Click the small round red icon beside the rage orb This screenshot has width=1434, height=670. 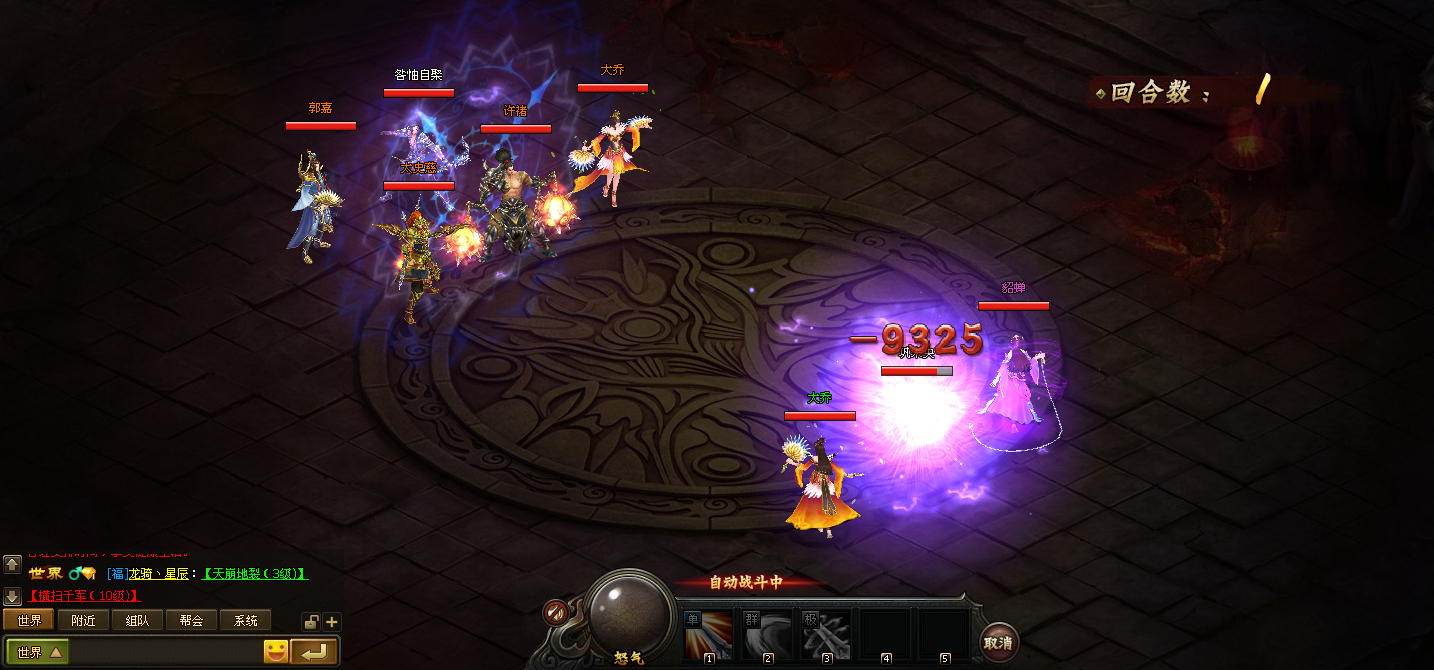pyautogui.click(x=555, y=612)
